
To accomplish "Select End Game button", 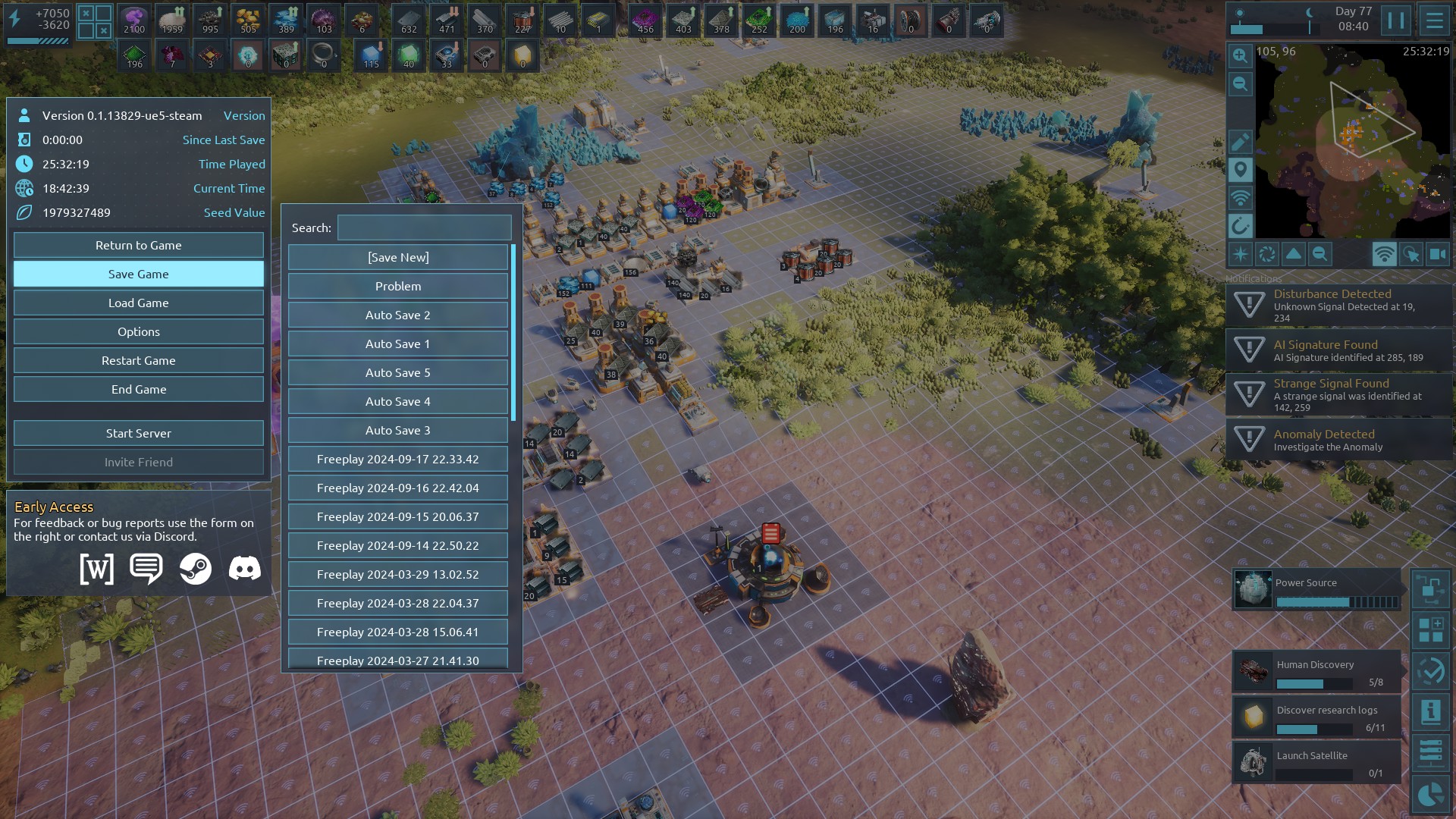I will (138, 389).
